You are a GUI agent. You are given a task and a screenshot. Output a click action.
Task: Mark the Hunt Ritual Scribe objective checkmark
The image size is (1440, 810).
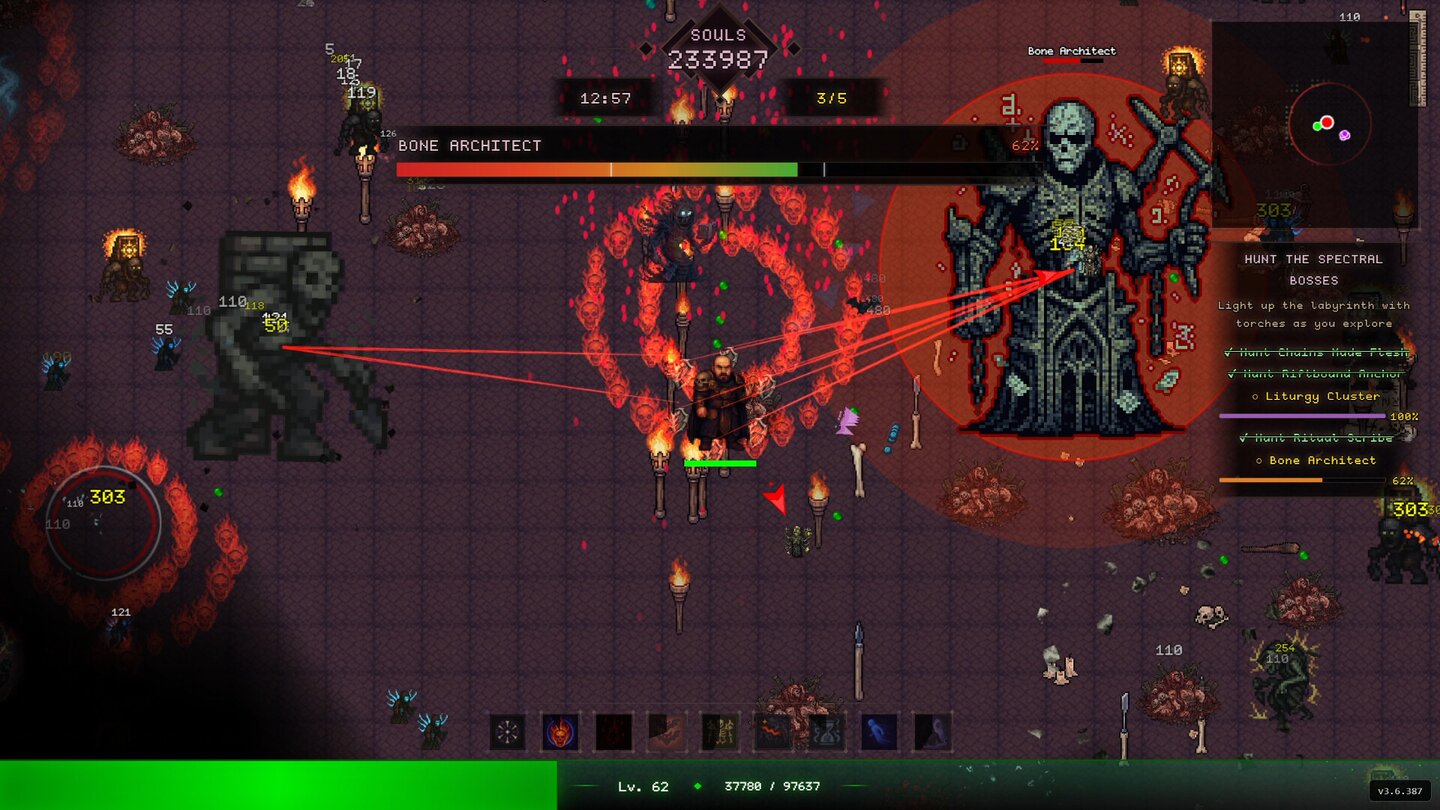1245,438
